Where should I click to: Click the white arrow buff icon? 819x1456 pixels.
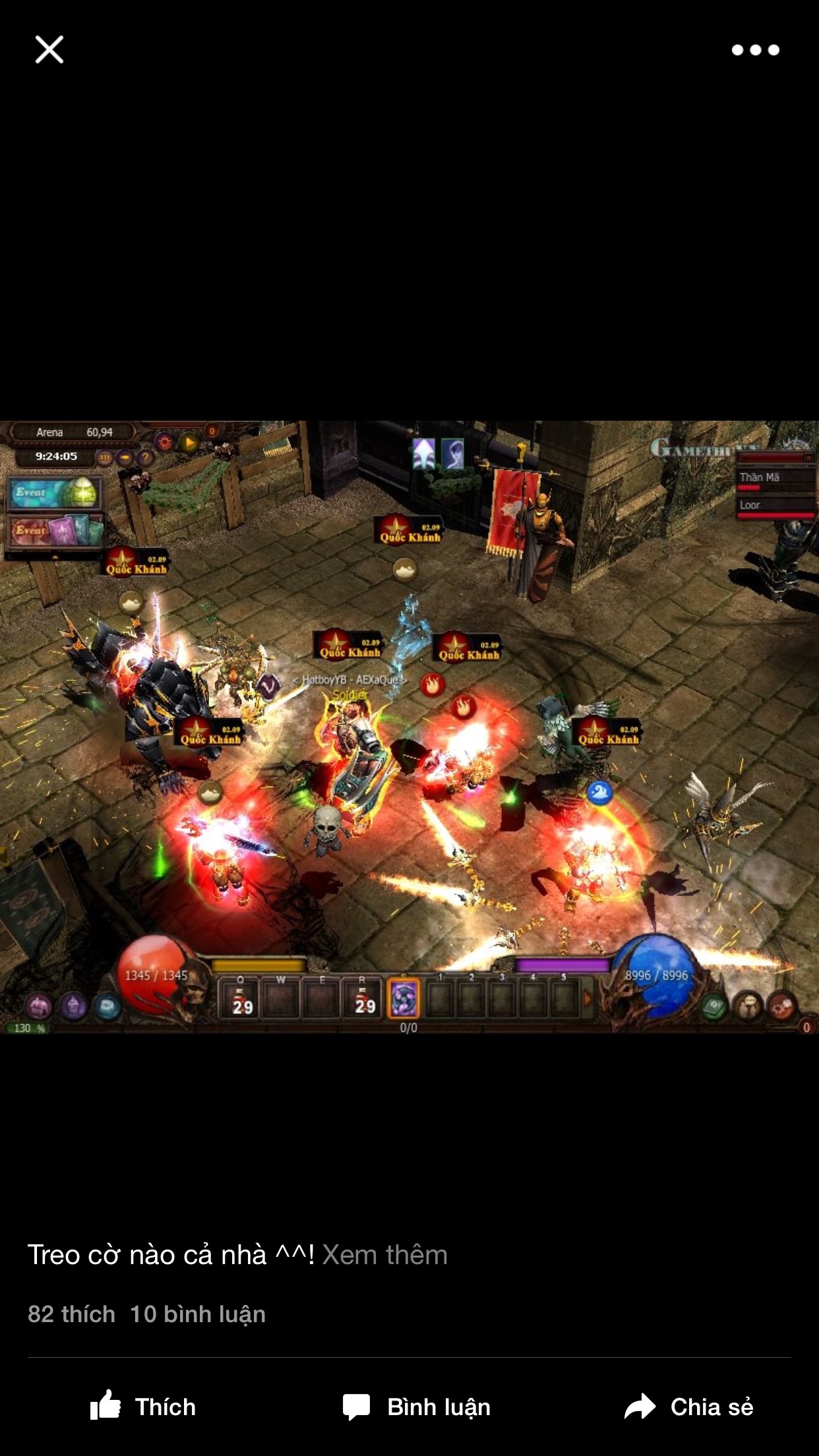click(424, 454)
